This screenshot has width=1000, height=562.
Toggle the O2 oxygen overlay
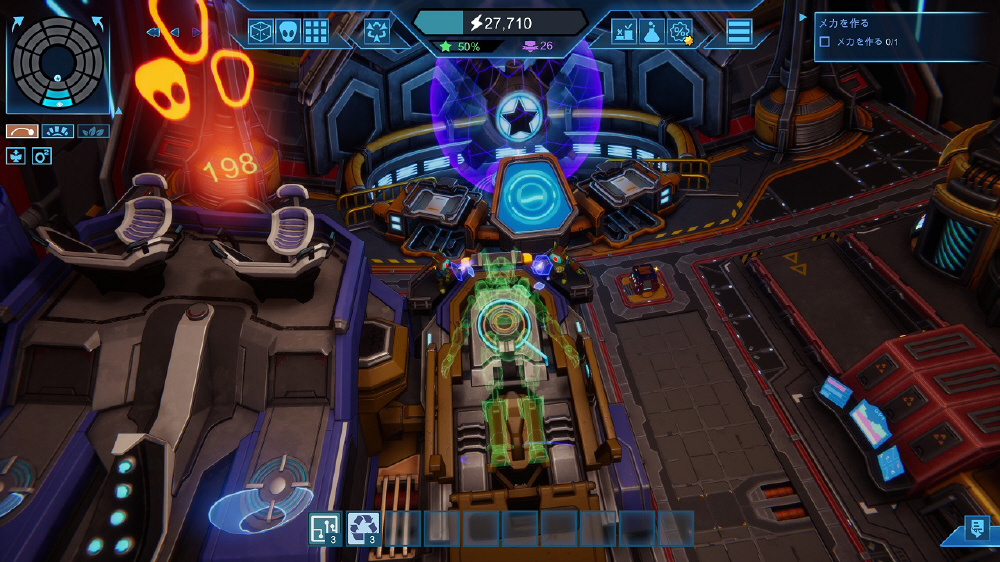(42, 155)
